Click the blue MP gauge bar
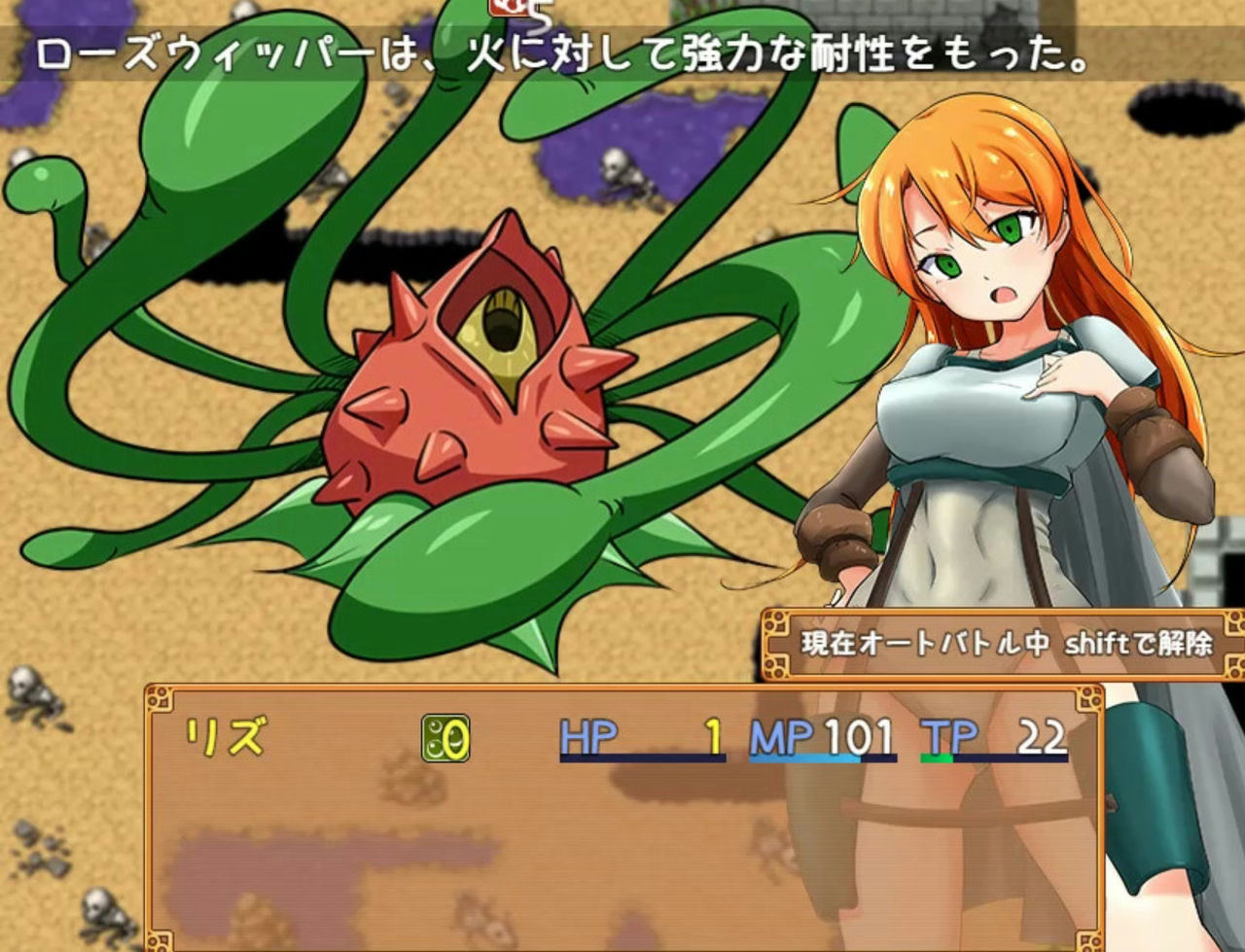The image size is (1245, 952). tap(807, 758)
